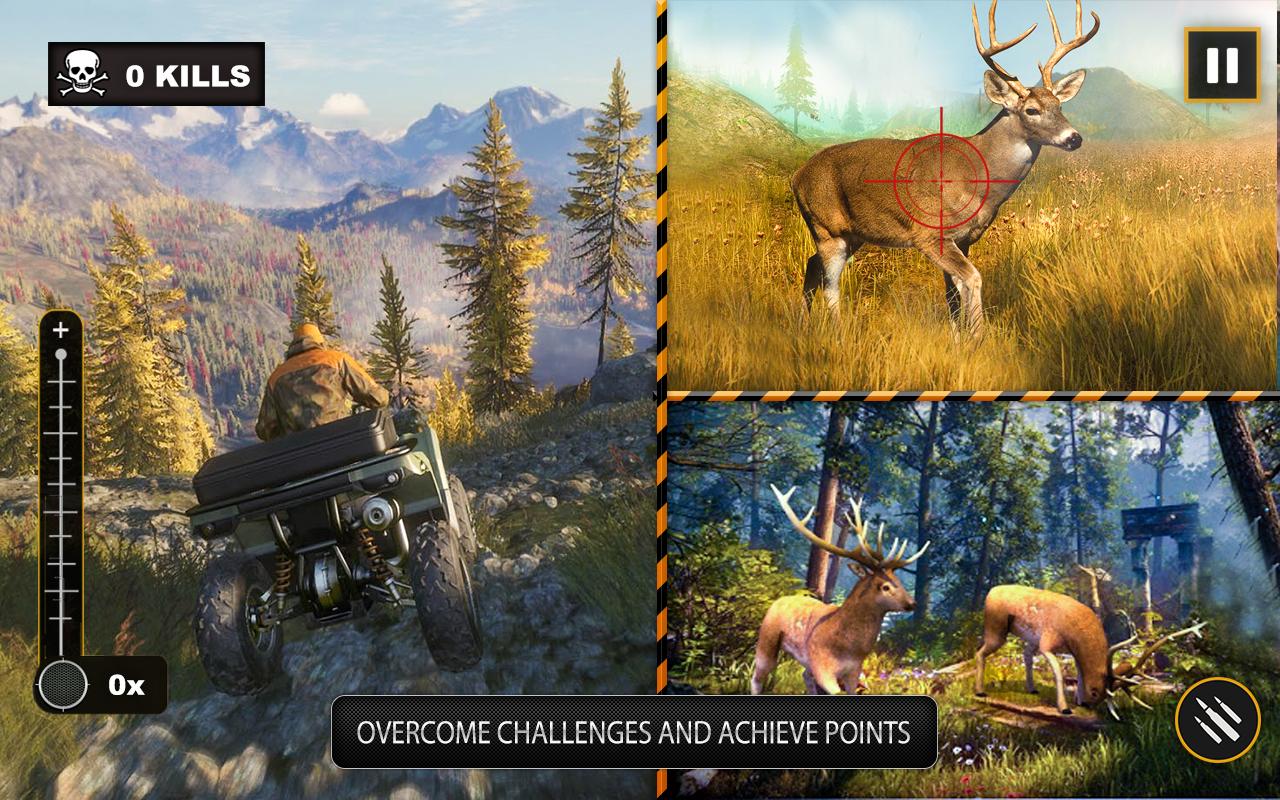Tap the plus sign to zoom in
1280x800 pixels.
(63, 330)
